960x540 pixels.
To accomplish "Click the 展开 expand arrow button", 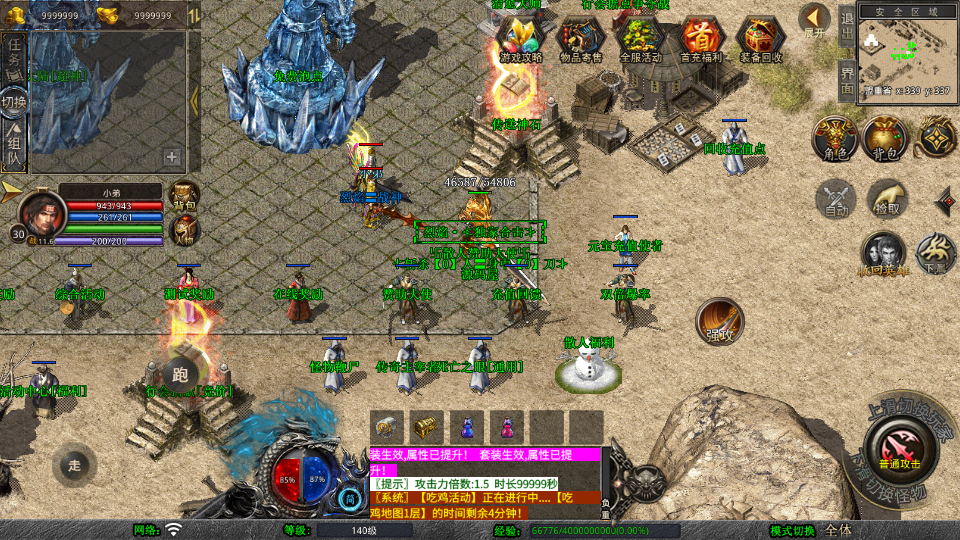I will [x=815, y=21].
